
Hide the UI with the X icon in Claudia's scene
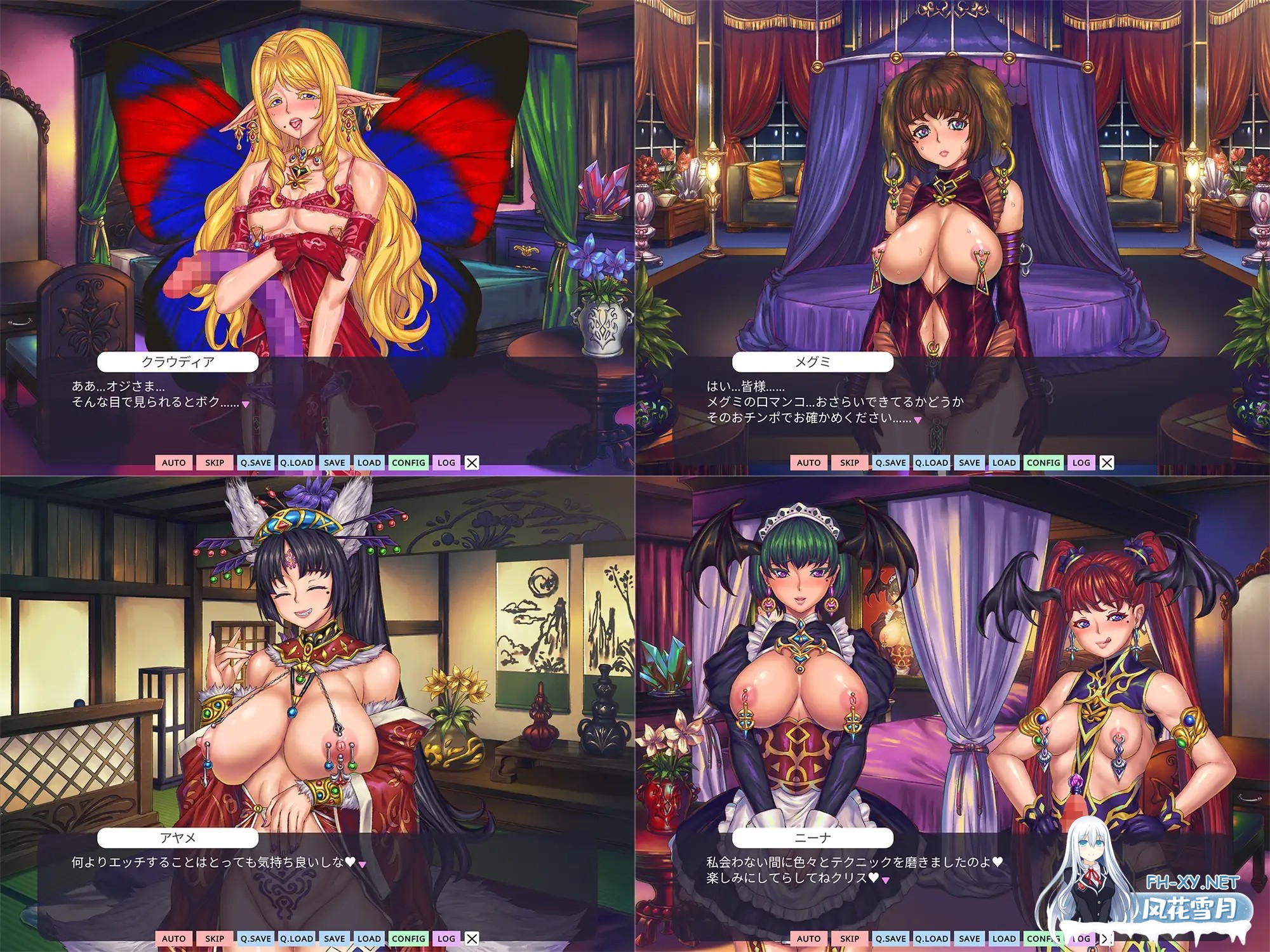471,463
